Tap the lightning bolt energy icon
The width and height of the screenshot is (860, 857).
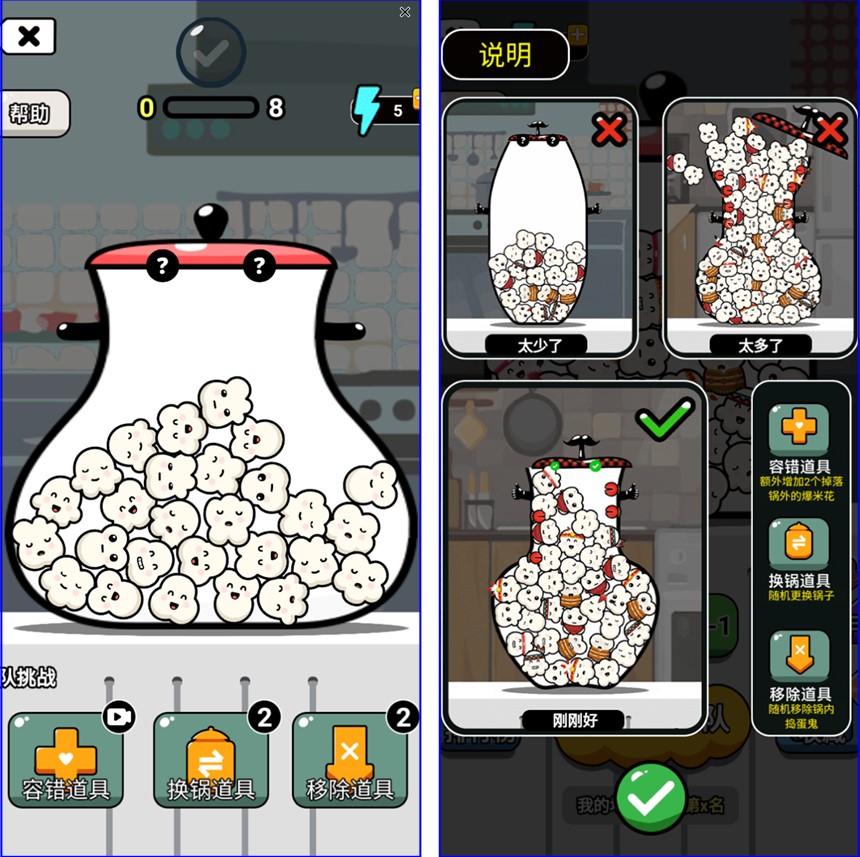pyautogui.click(x=368, y=110)
